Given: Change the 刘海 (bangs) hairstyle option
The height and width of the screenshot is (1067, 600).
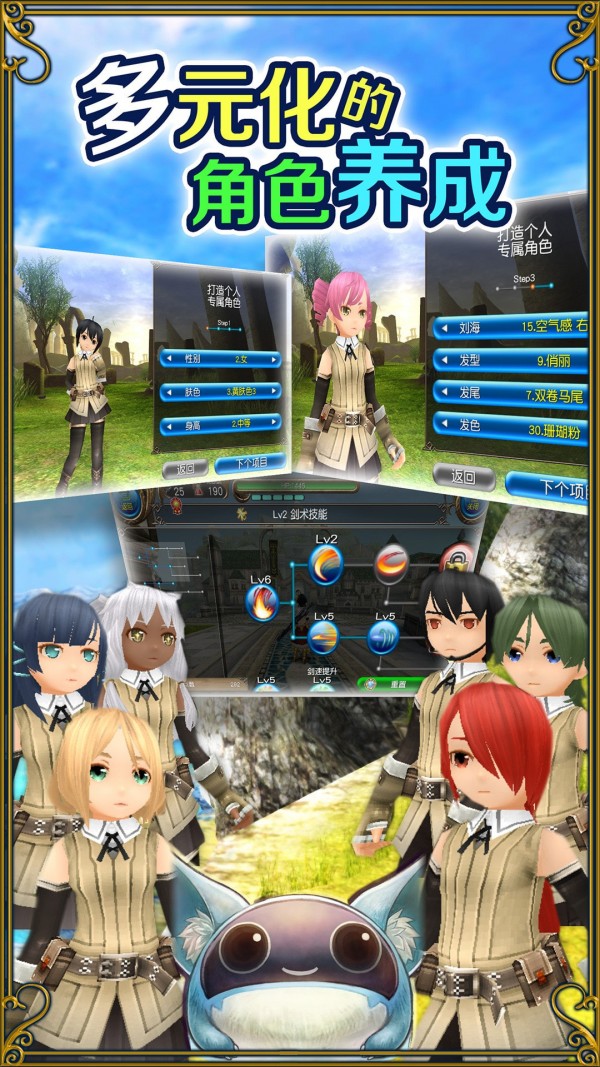Looking at the screenshot, I should [x=510, y=326].
